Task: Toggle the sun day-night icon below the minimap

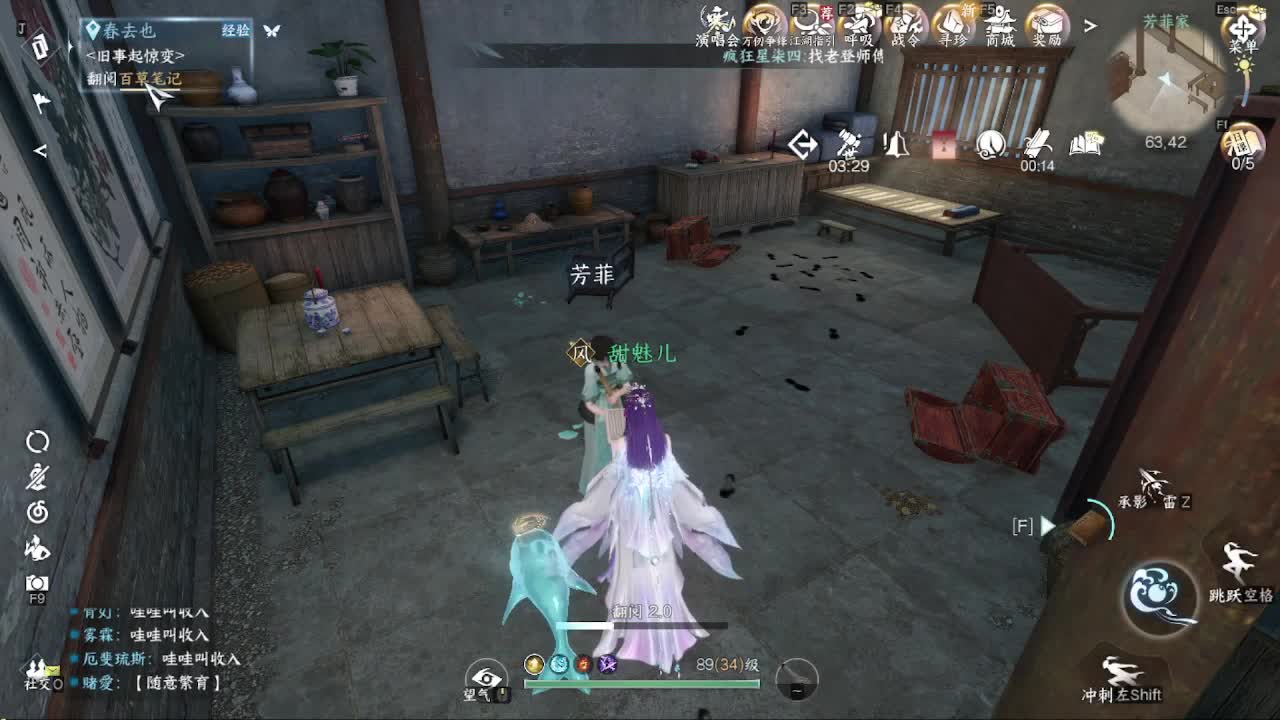Action: click(1244, 64)
